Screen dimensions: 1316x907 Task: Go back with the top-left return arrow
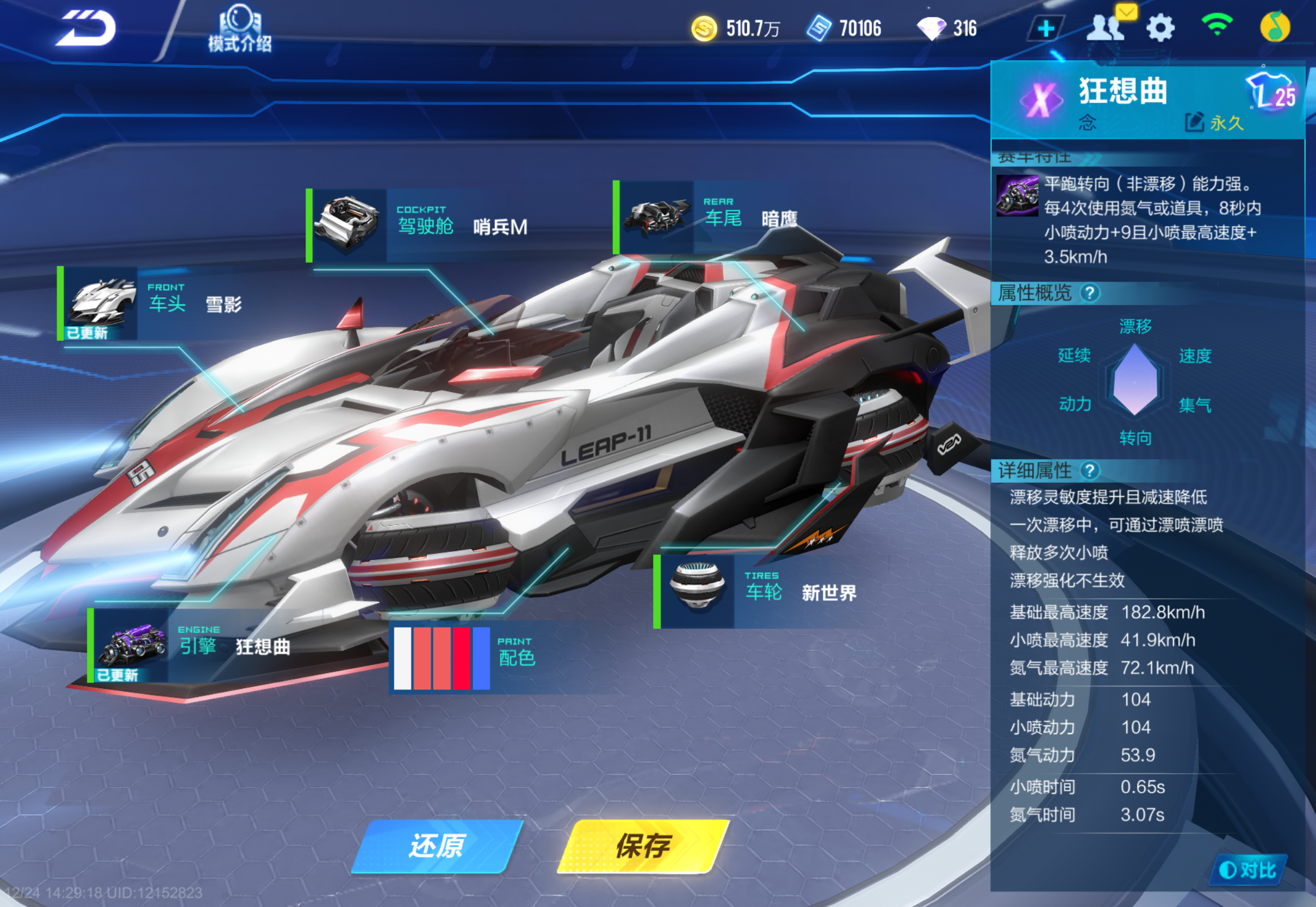click(86, 28)
